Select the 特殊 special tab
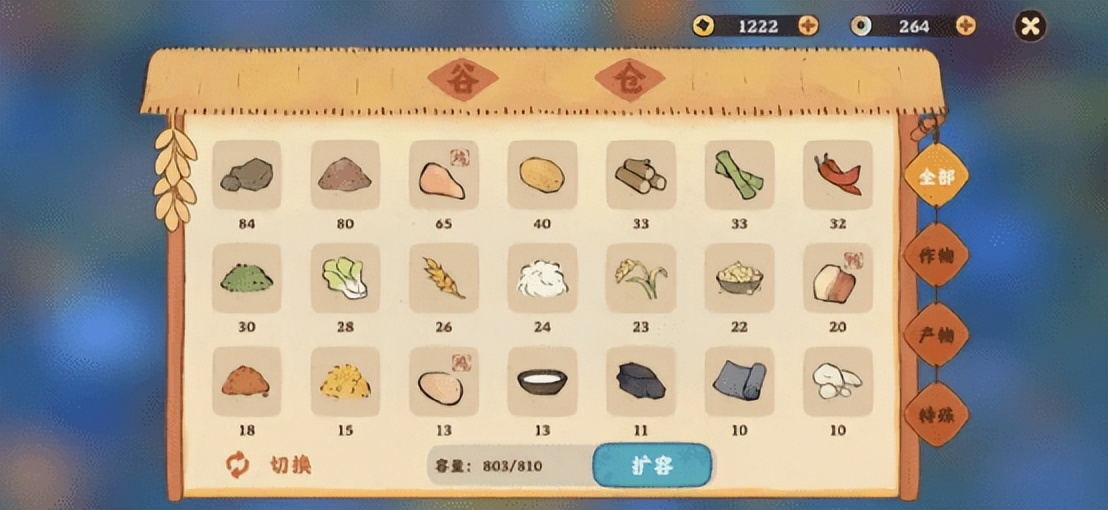Image resolution: width=1108 pixels, height=510 pixels. pos(936,413)
